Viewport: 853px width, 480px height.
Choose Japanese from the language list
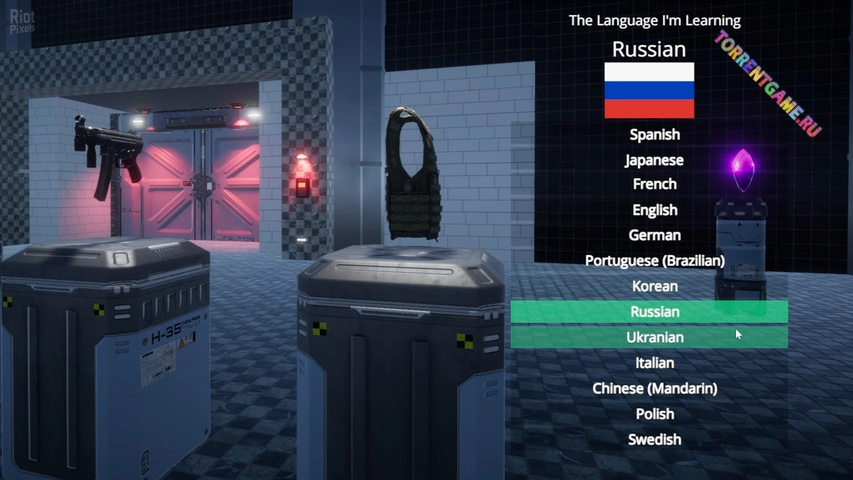click(x=654, y=160)
